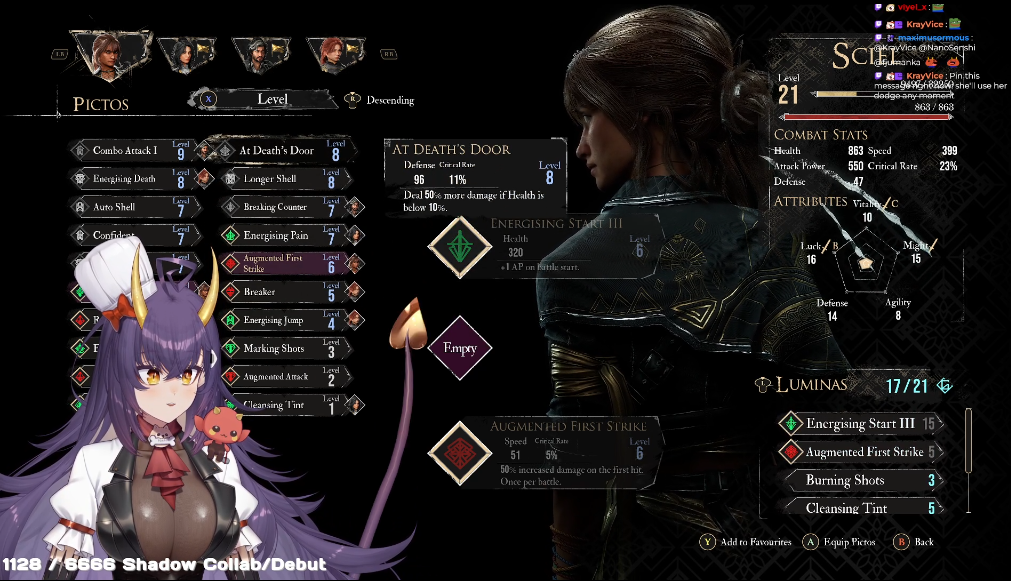Image resolution: width=1011 pixels, height=581 pixels.
Task: Switch to the bearded man's portrait
Action: [257, 53]
